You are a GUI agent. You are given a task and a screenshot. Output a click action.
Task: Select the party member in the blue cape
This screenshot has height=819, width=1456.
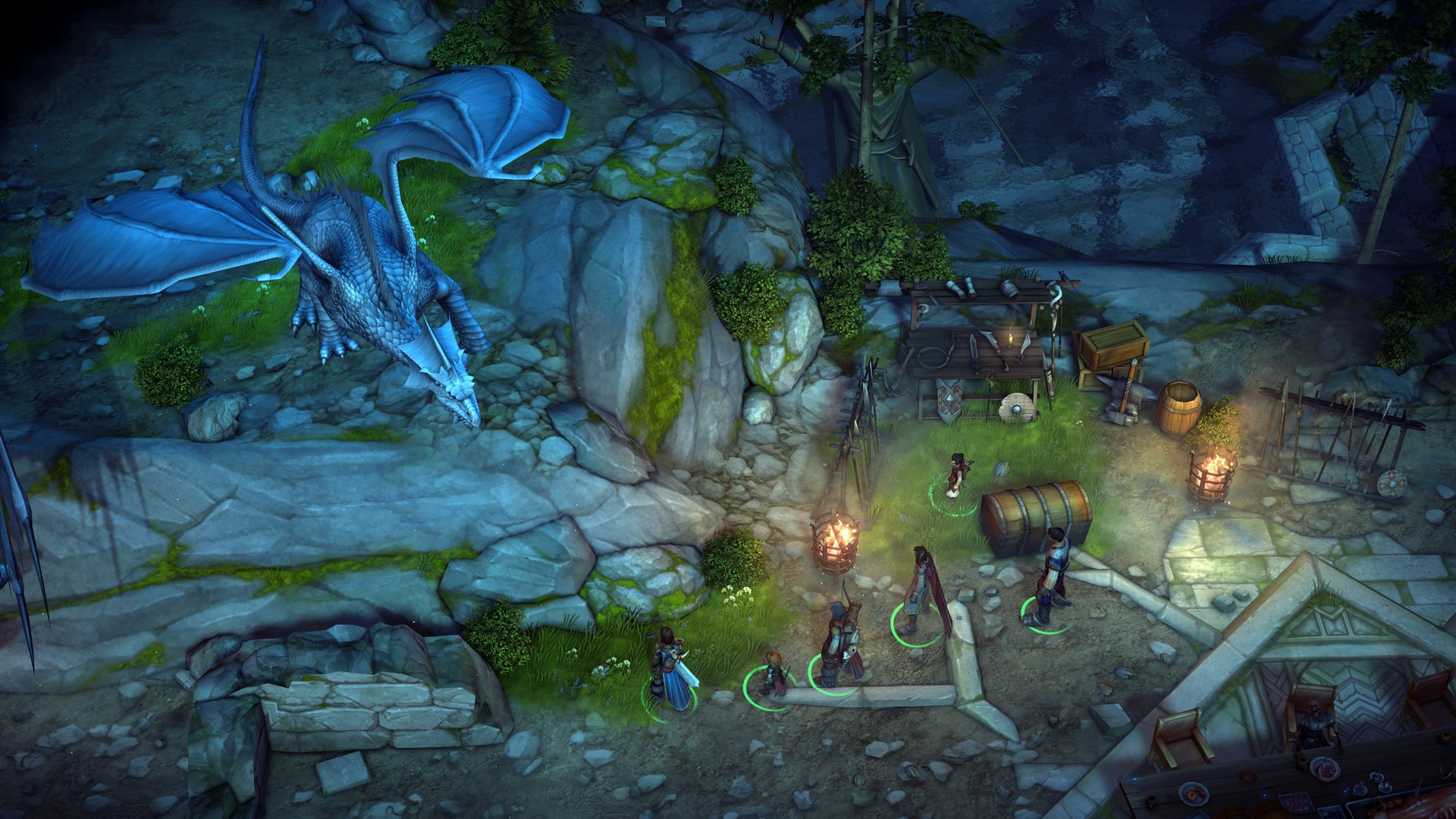(672, 667)
